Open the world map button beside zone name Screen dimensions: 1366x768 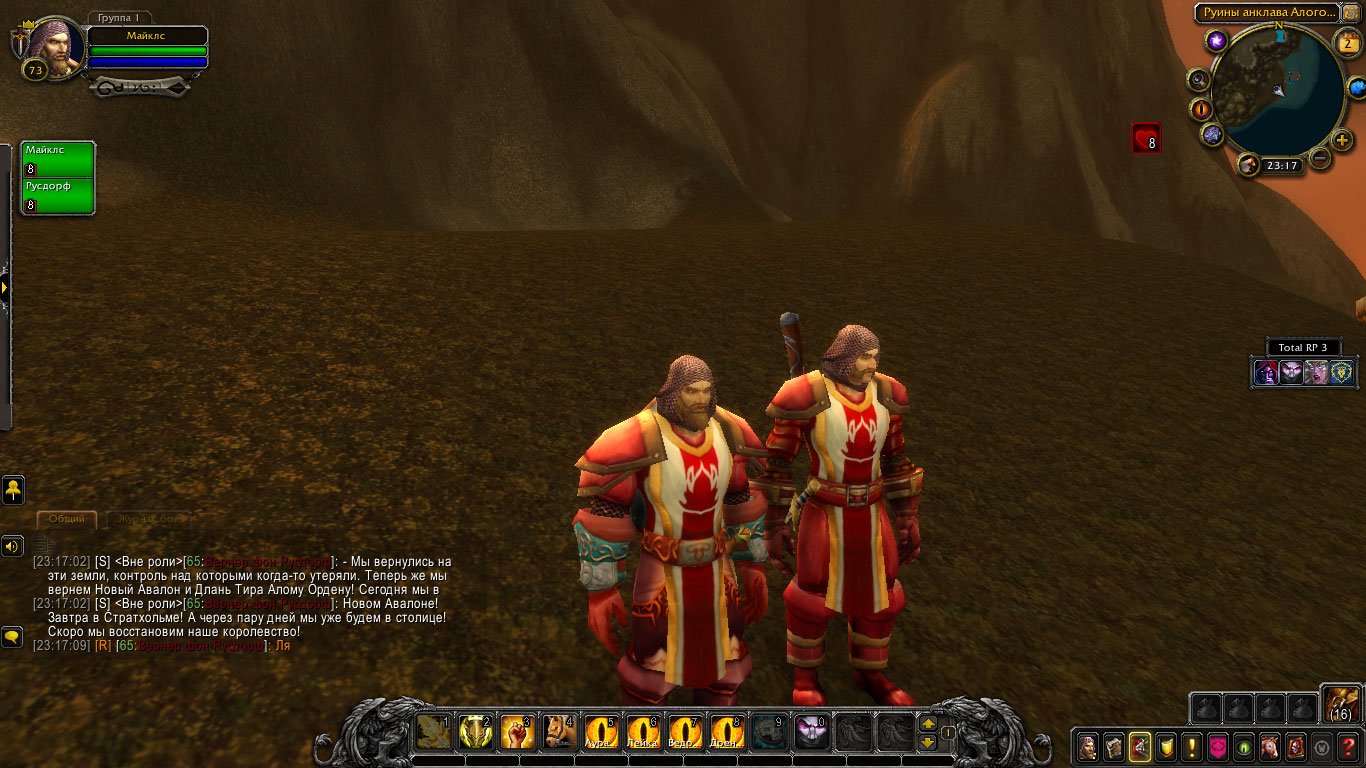click(1351, 12)
